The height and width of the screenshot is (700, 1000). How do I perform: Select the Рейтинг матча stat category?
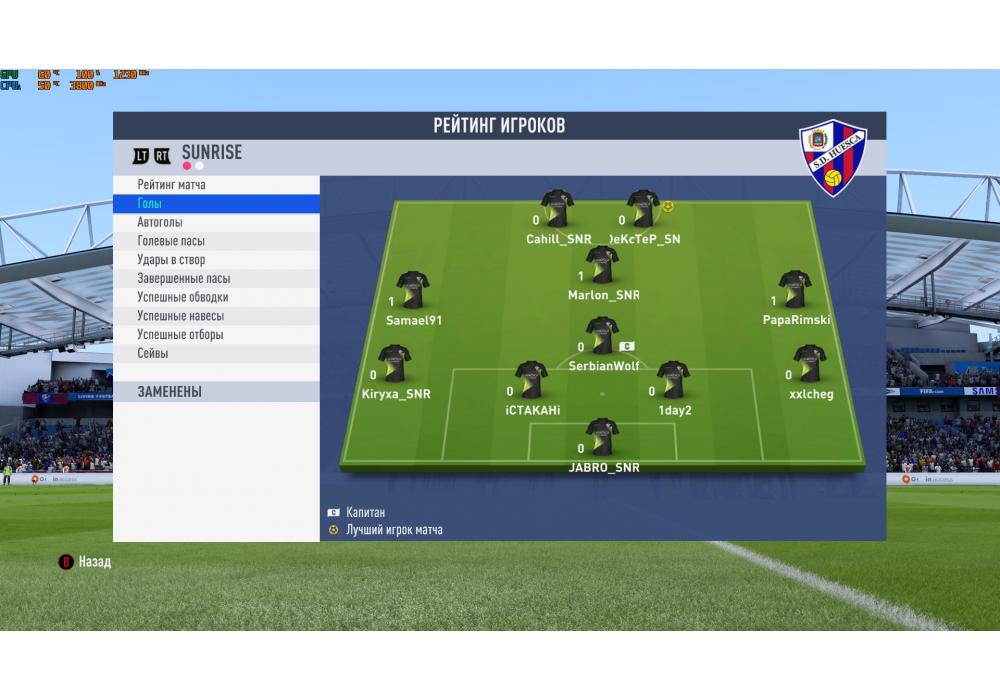[x=172, y=185]
